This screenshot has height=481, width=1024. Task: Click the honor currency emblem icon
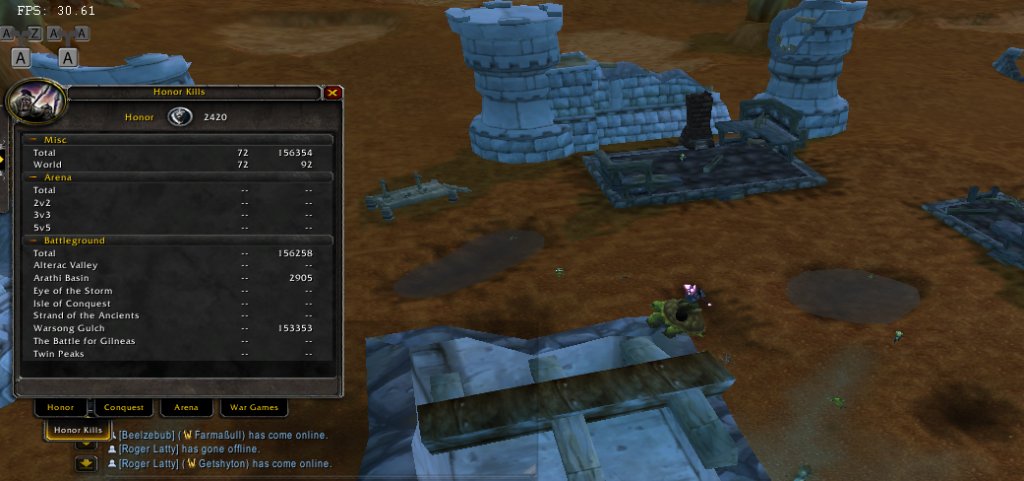click(x=180, y=116)
